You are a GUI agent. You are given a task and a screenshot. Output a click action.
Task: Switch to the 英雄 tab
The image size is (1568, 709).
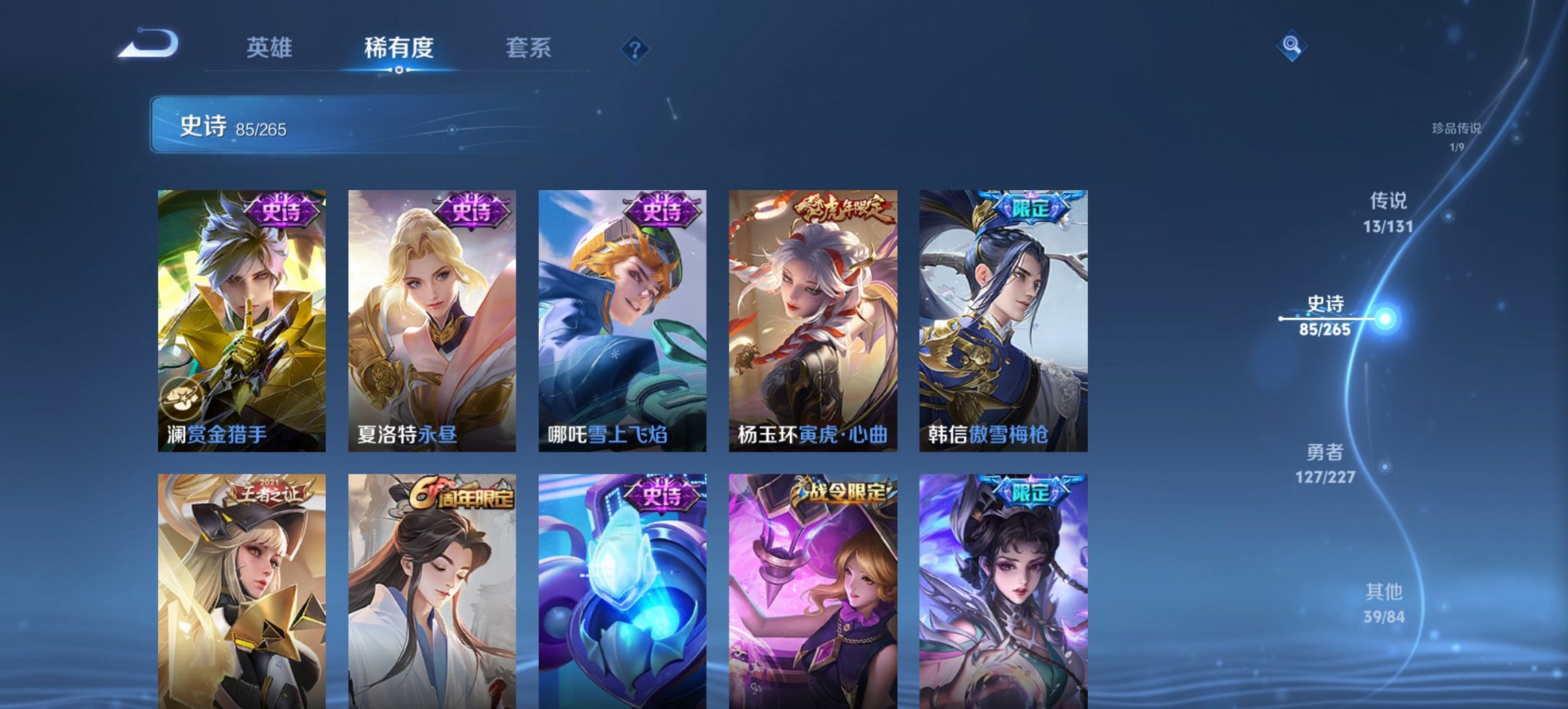pos(272,47)
